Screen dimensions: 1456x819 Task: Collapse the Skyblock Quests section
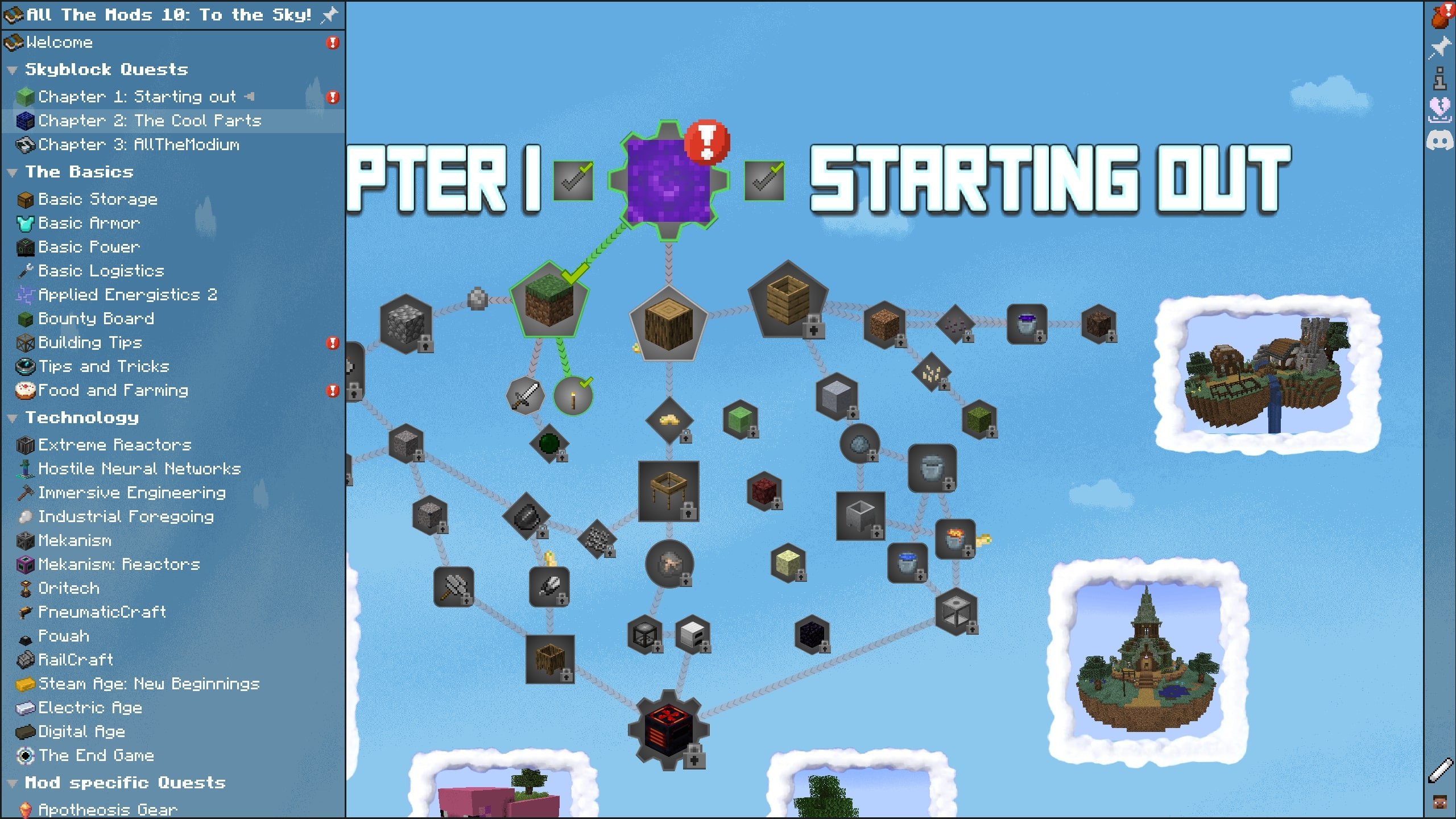pyautogui.click(x=13, y=69)
